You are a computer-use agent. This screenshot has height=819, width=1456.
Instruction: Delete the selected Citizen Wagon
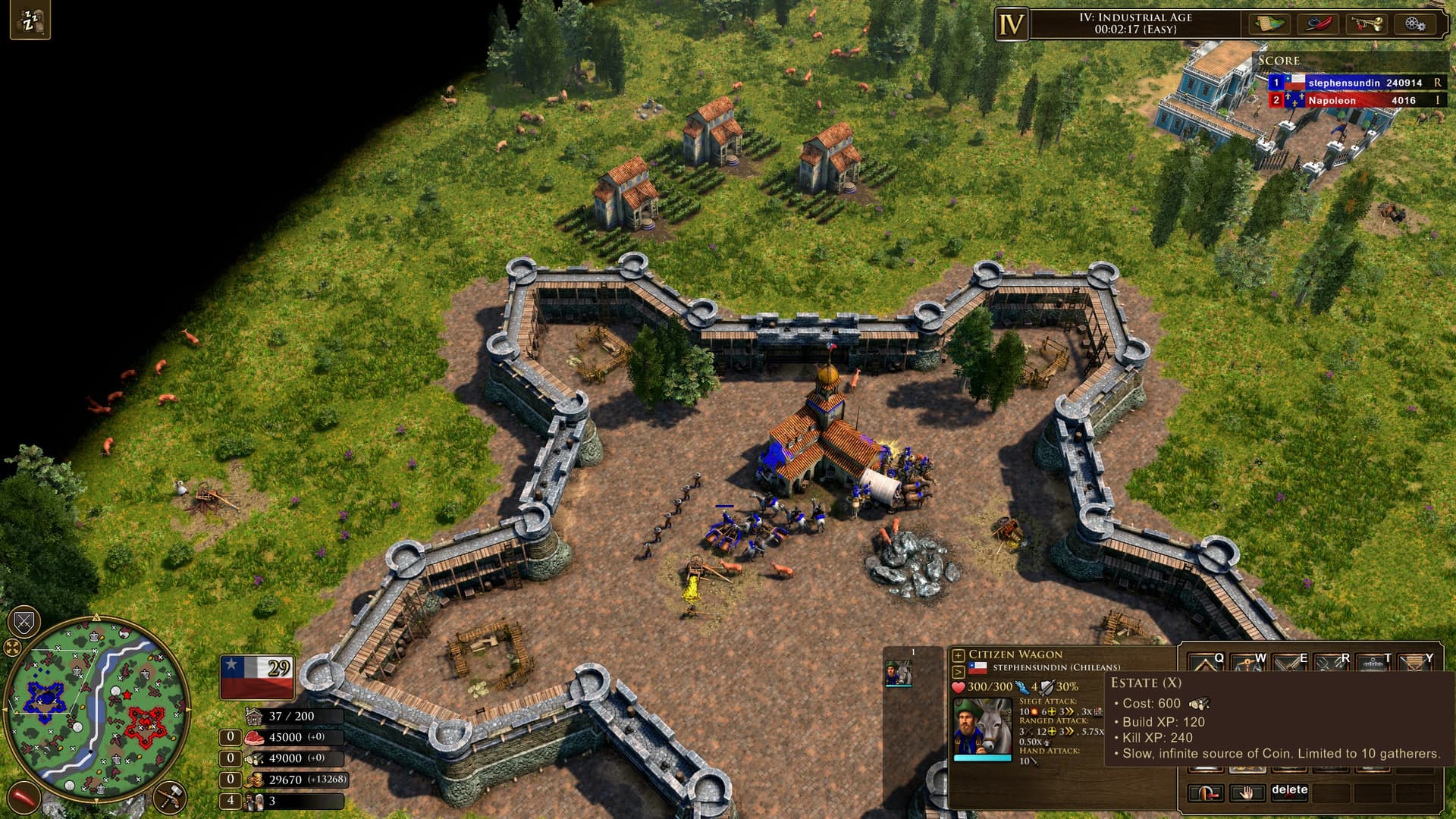point(1289,792)
